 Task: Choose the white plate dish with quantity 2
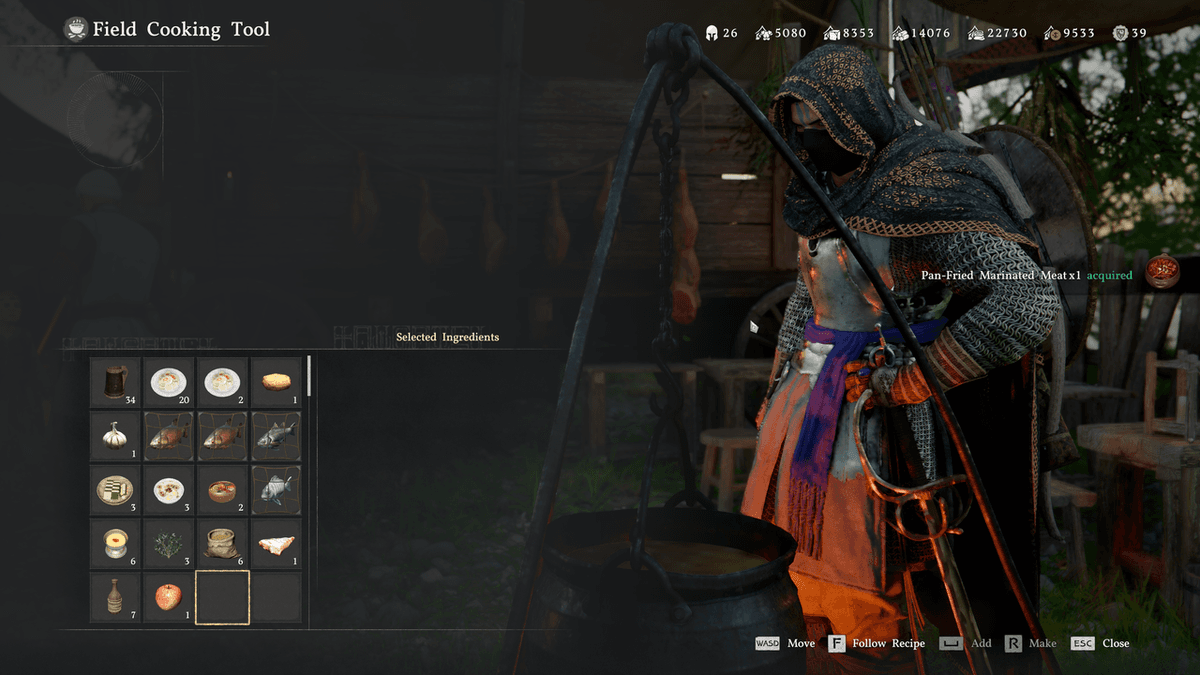coord(222,382)
